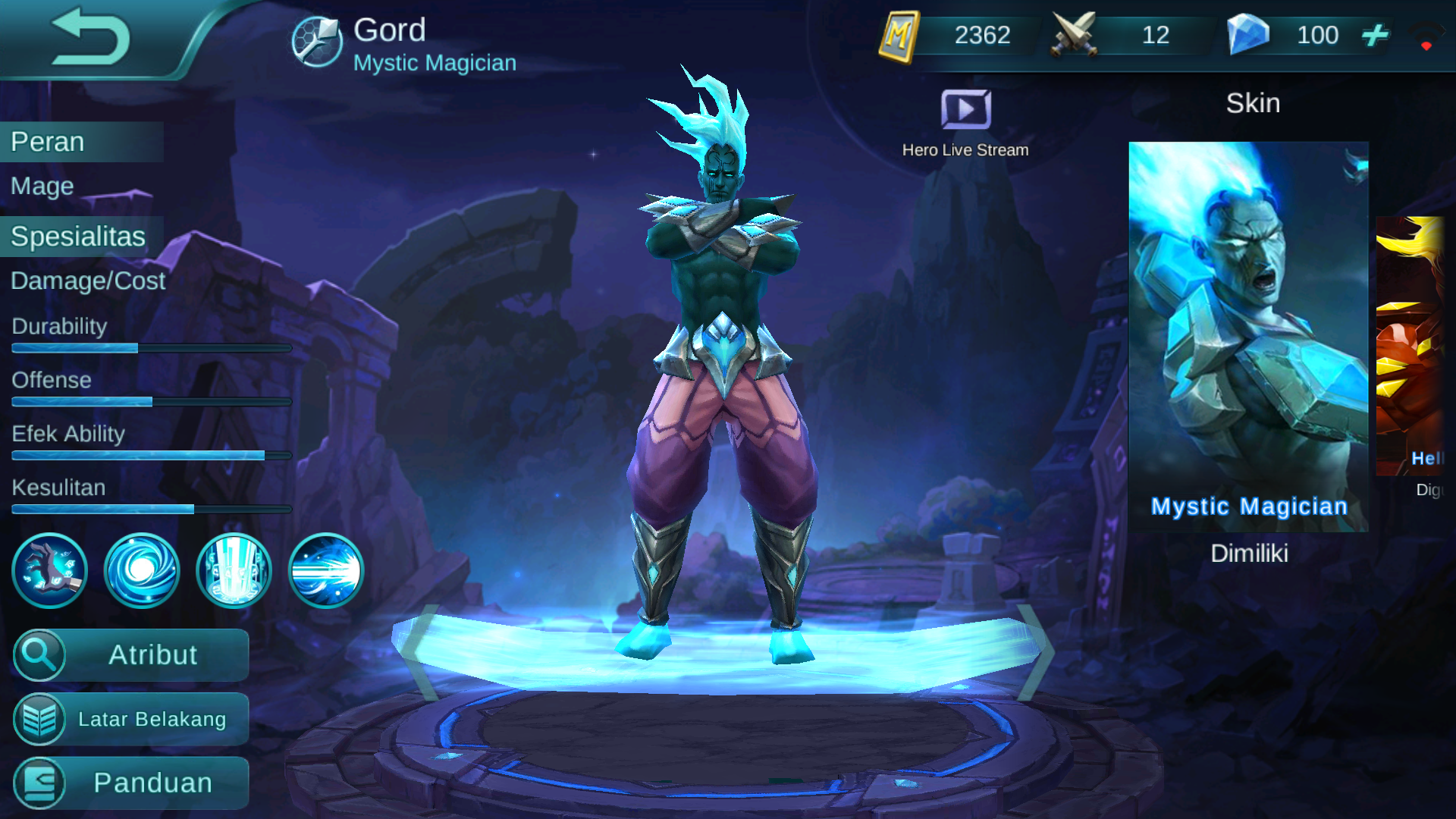This screenshot has height=819, width=1456.
Task: Open the Panduan guide
Action: [x=130, y=783]
